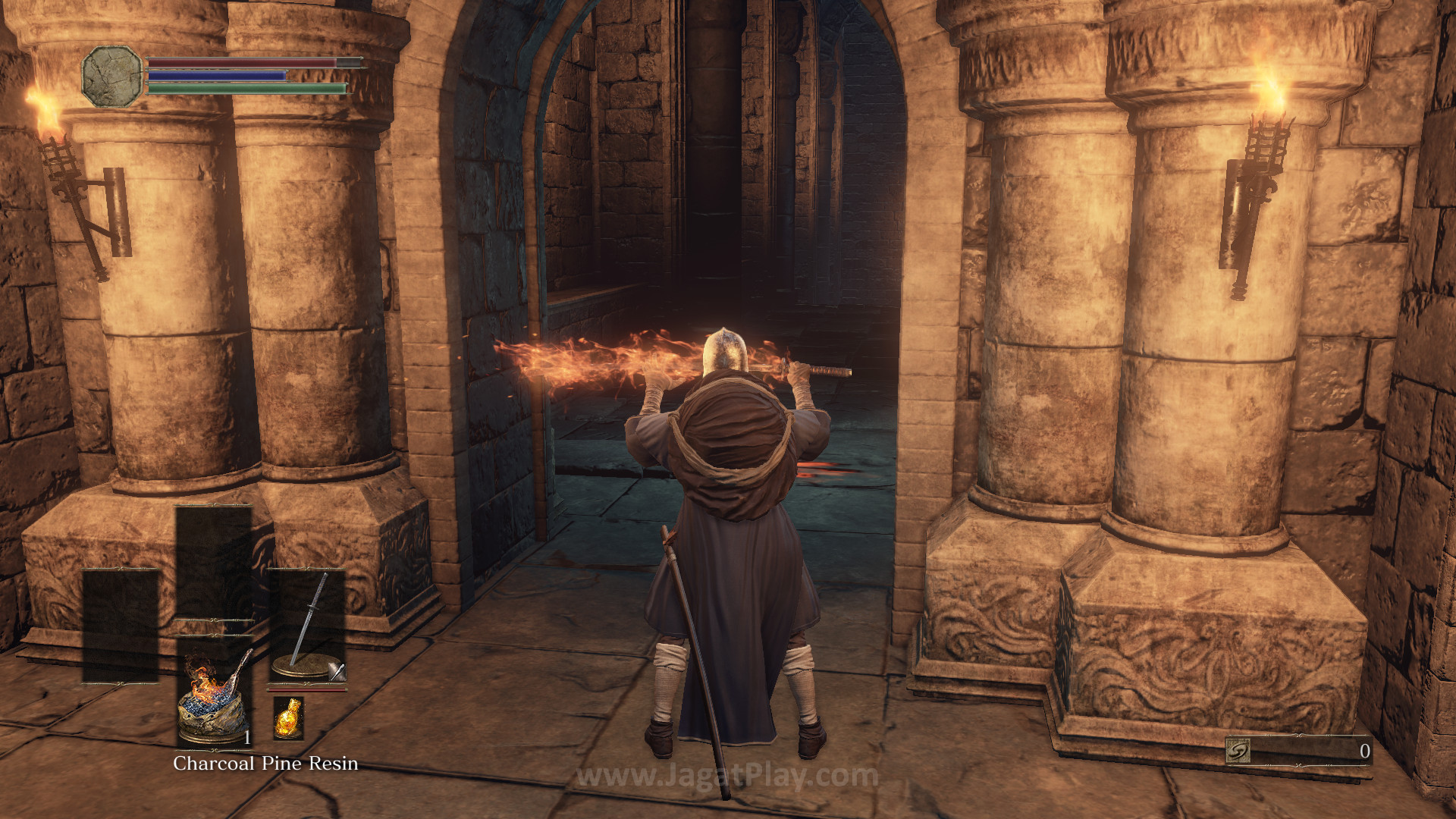Click the small Estus Flask icon
This screenshot has height=819, width=1456.
(x=287, y=717)
